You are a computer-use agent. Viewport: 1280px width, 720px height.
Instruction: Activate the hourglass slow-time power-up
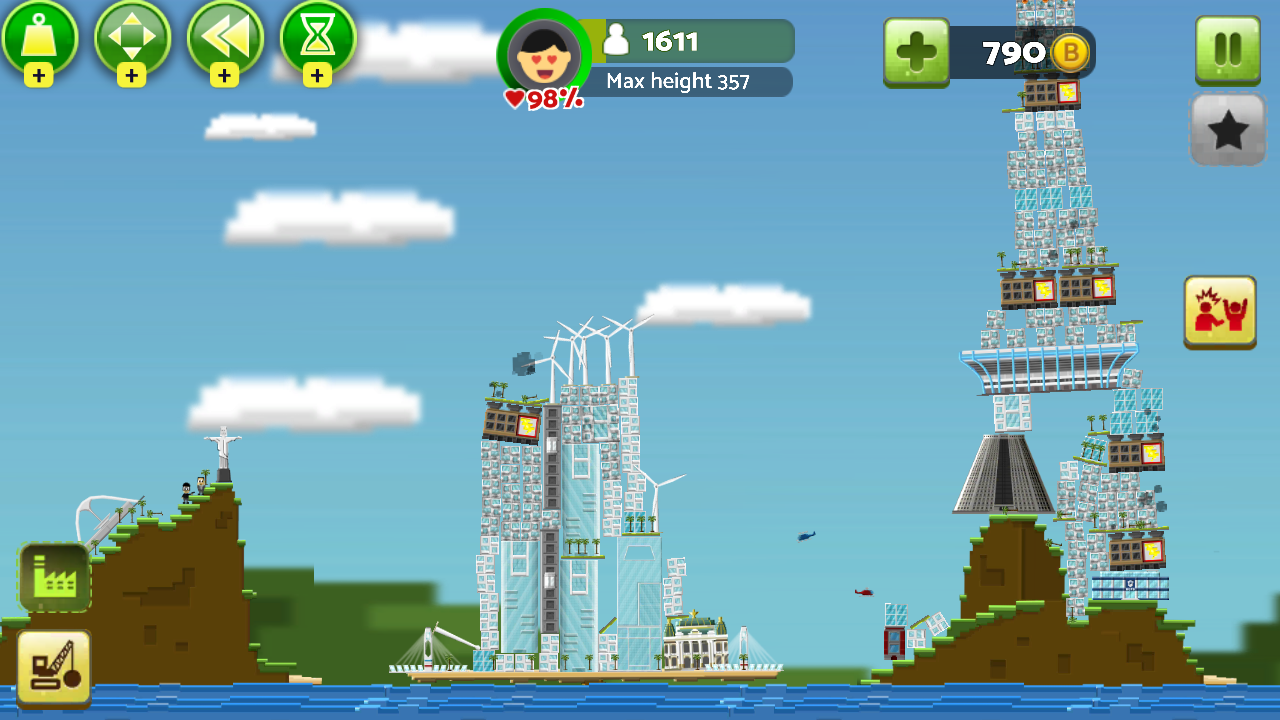coord(317,41)
